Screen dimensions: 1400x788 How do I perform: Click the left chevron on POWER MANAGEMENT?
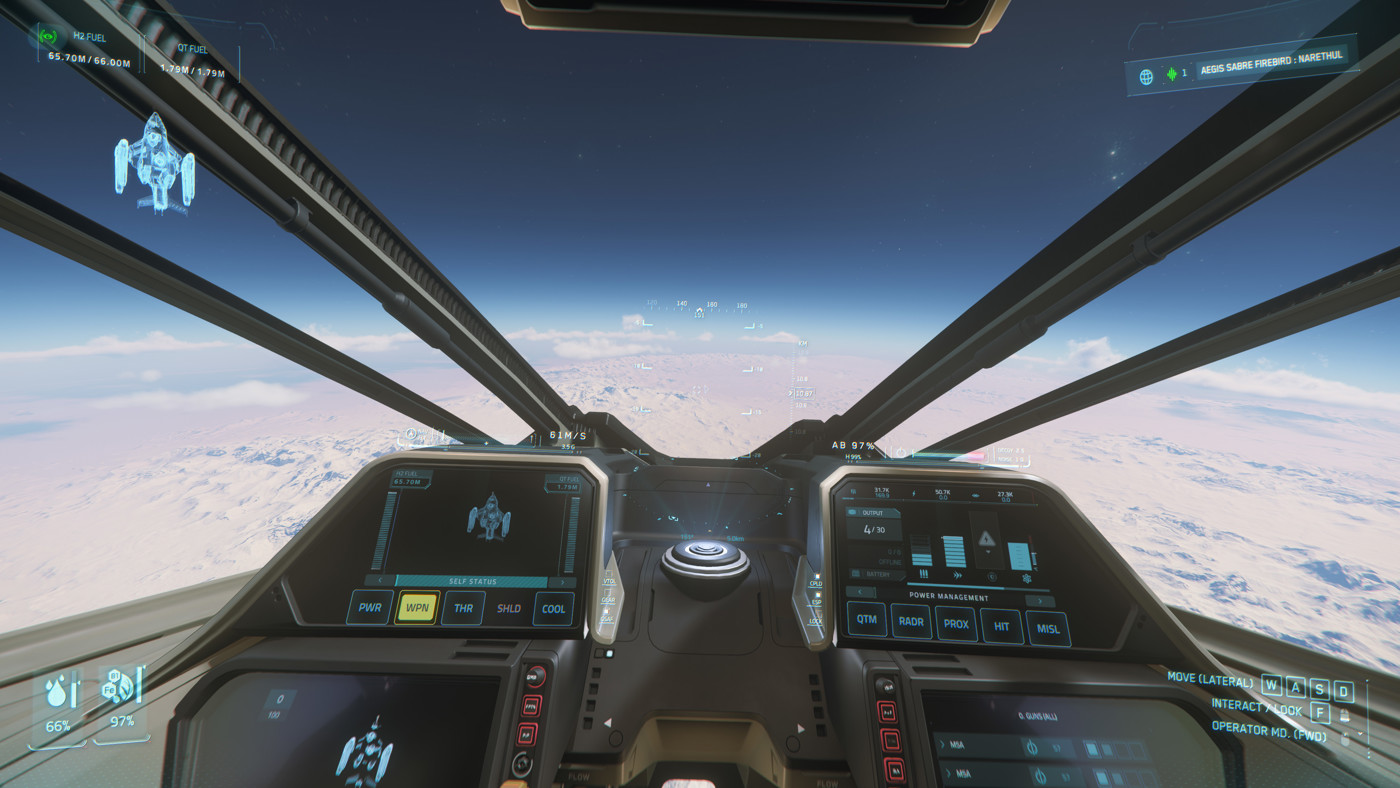point(860,592)
